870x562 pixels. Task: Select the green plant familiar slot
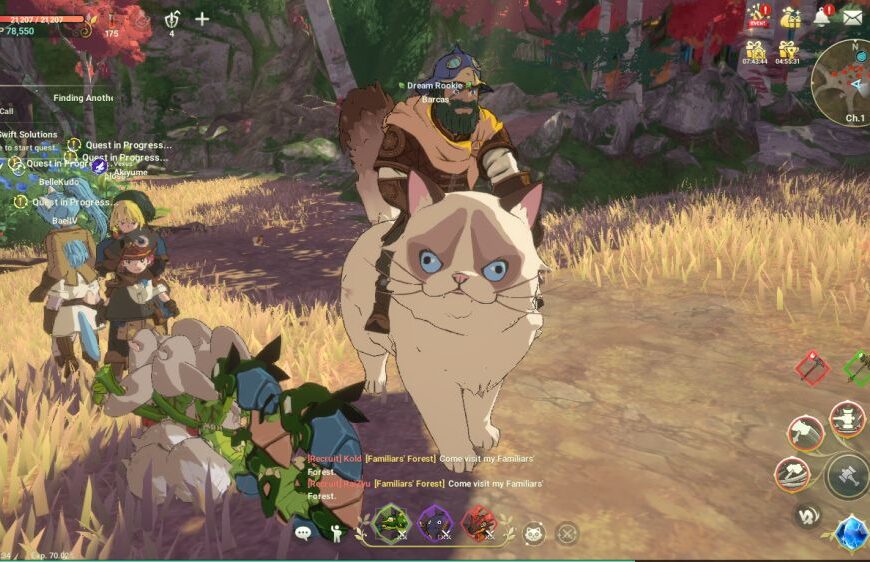pos(390,523)
